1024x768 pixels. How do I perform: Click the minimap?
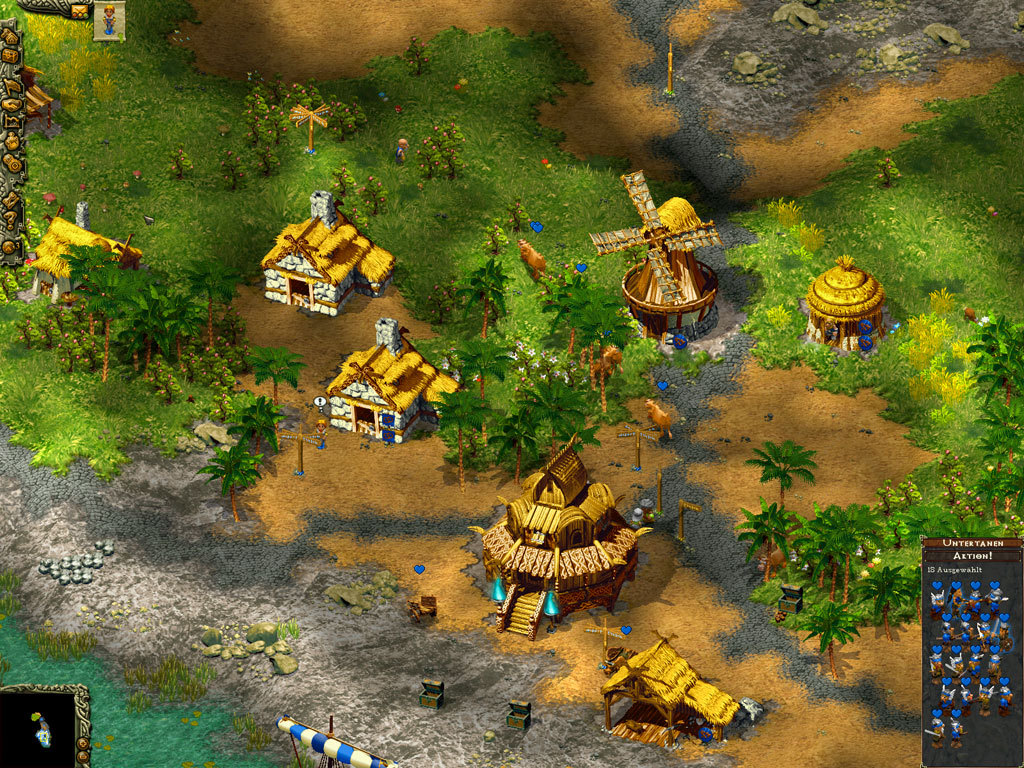pyautogui.click(x=38, y=728)
